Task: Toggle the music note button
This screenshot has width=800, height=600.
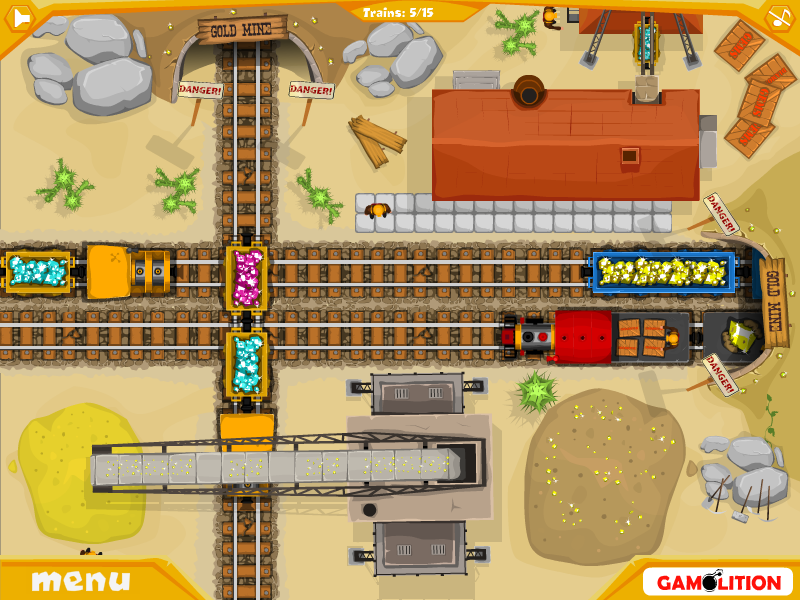Action: pos(780,16)
